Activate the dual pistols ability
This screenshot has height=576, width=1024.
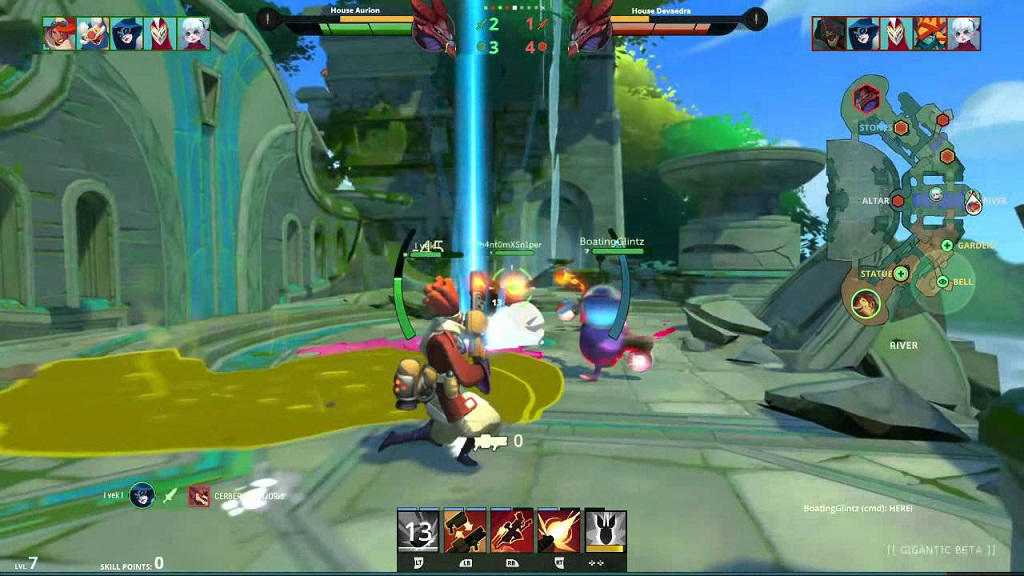465,531
